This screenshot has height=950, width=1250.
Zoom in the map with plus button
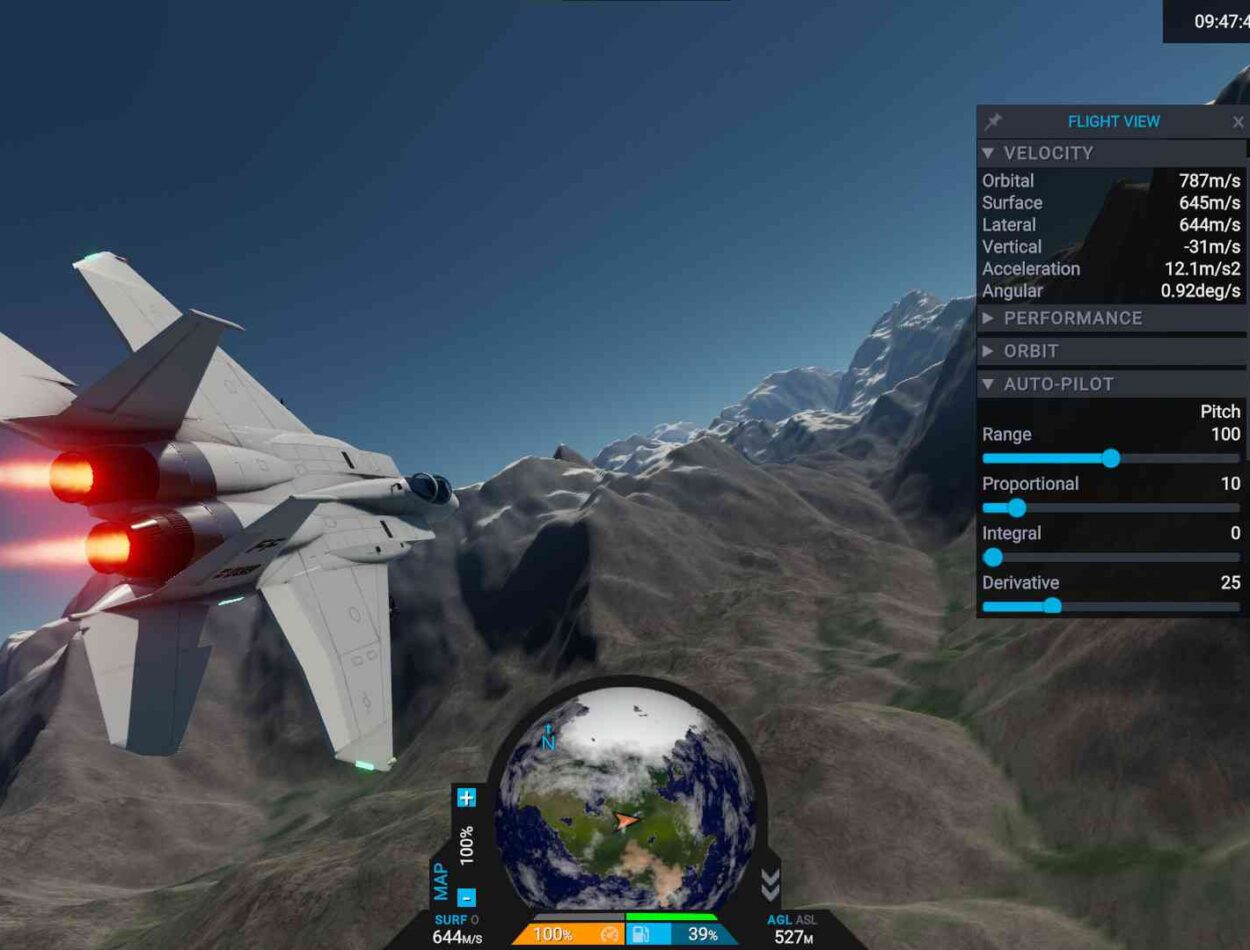pos(466,798)
